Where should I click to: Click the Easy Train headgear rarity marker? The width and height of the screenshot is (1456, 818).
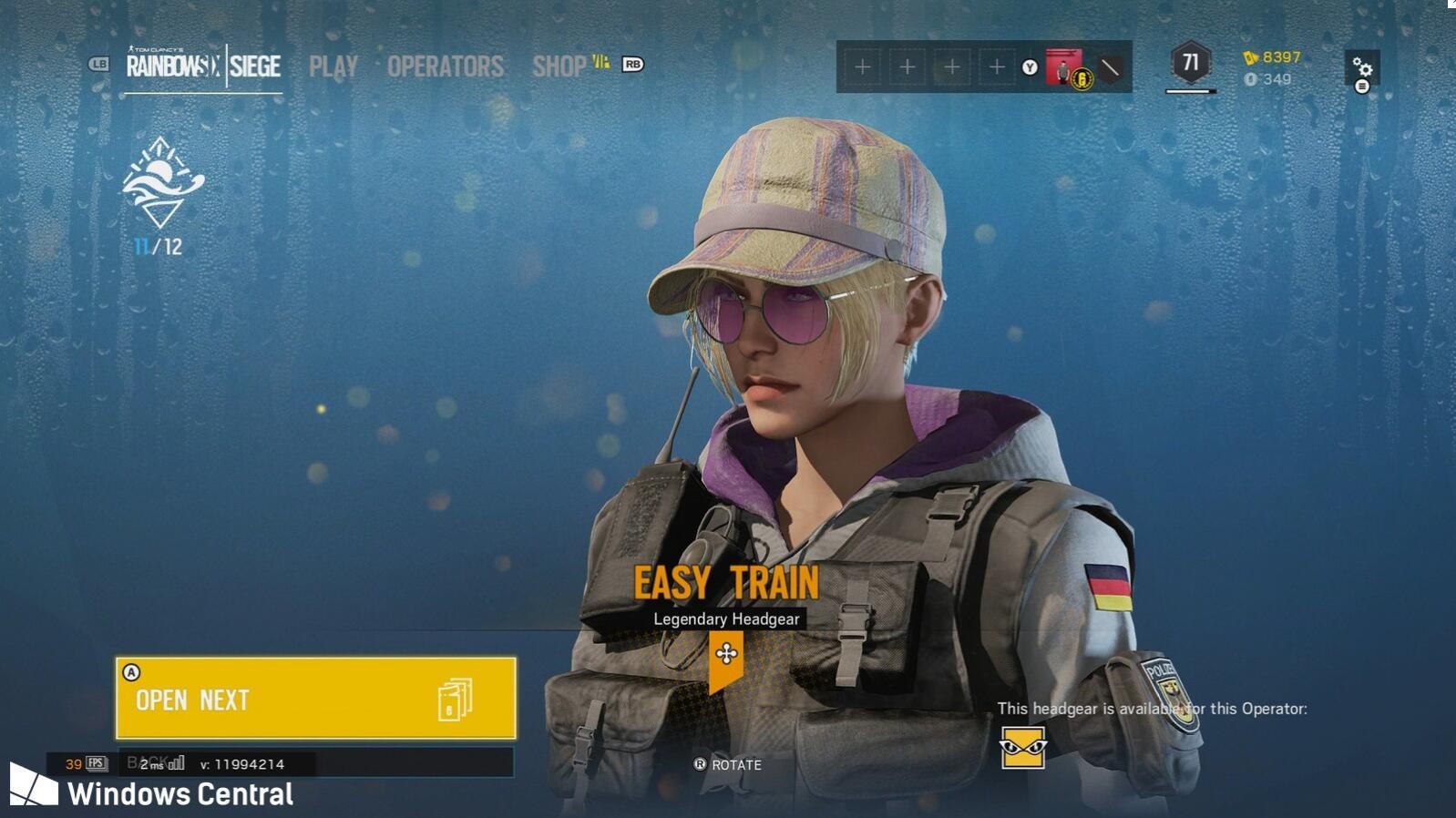(726, 656)
